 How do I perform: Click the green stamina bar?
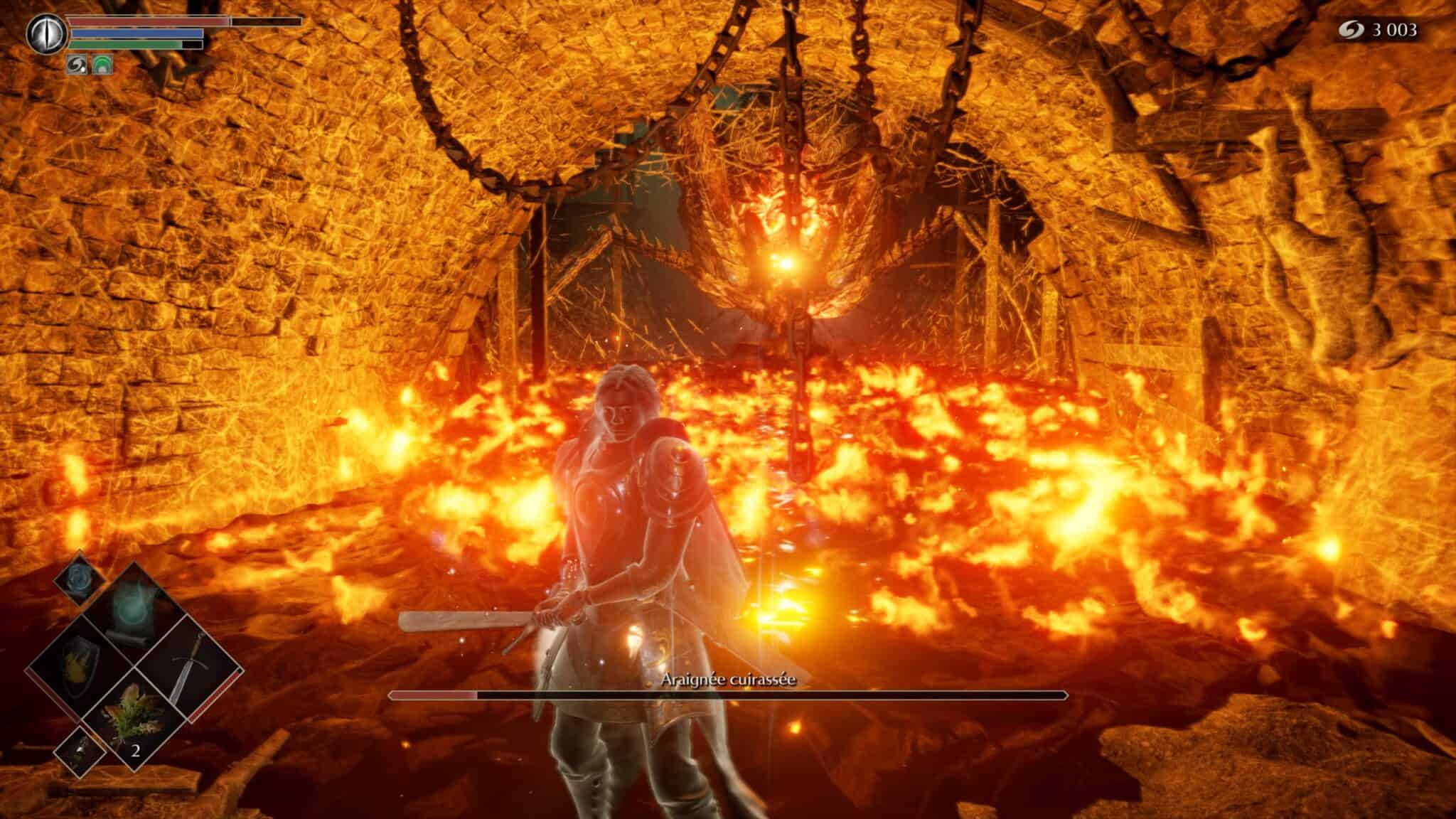pos(124,44)
